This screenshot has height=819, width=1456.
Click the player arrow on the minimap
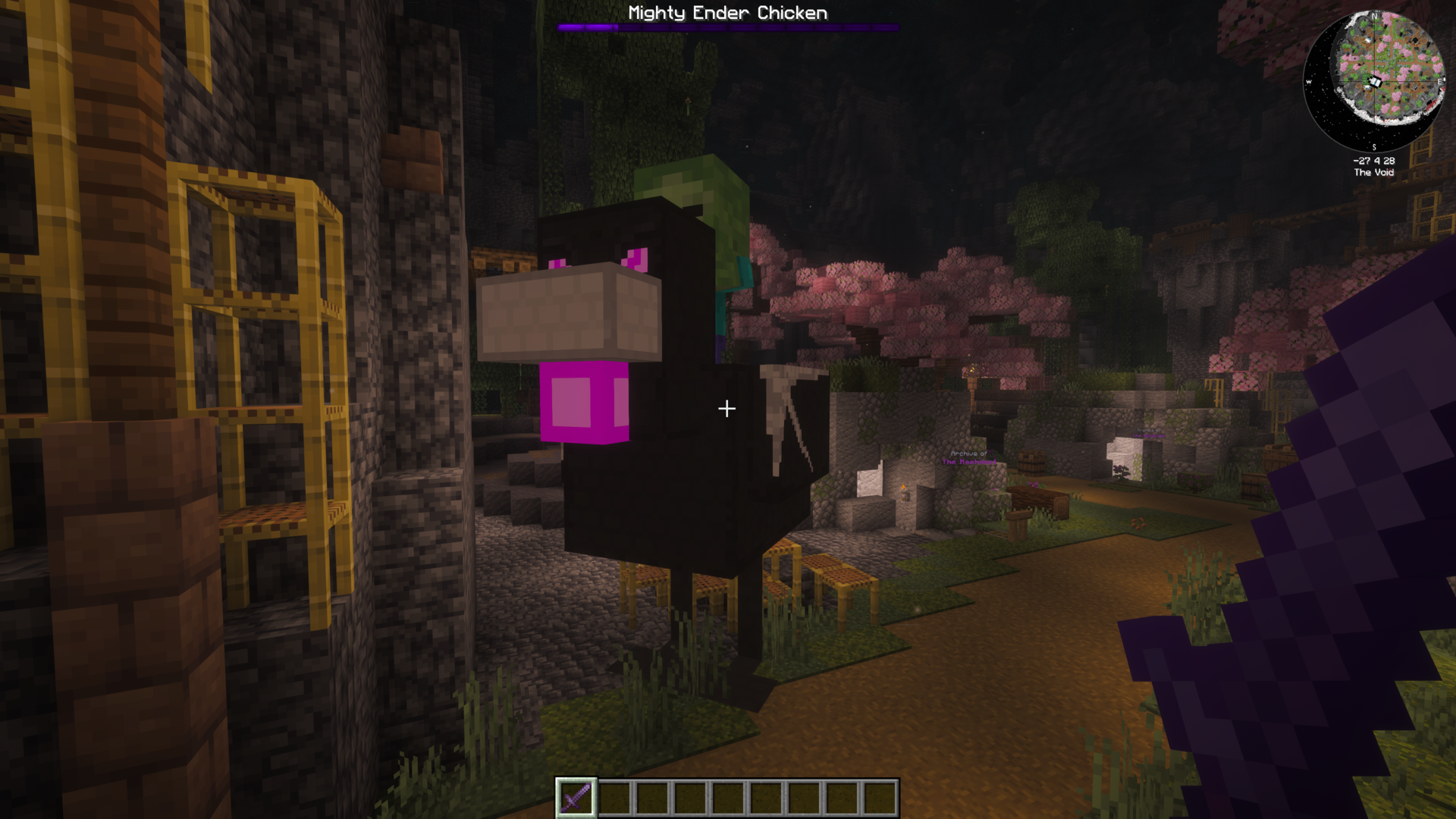coord(1375,81)
